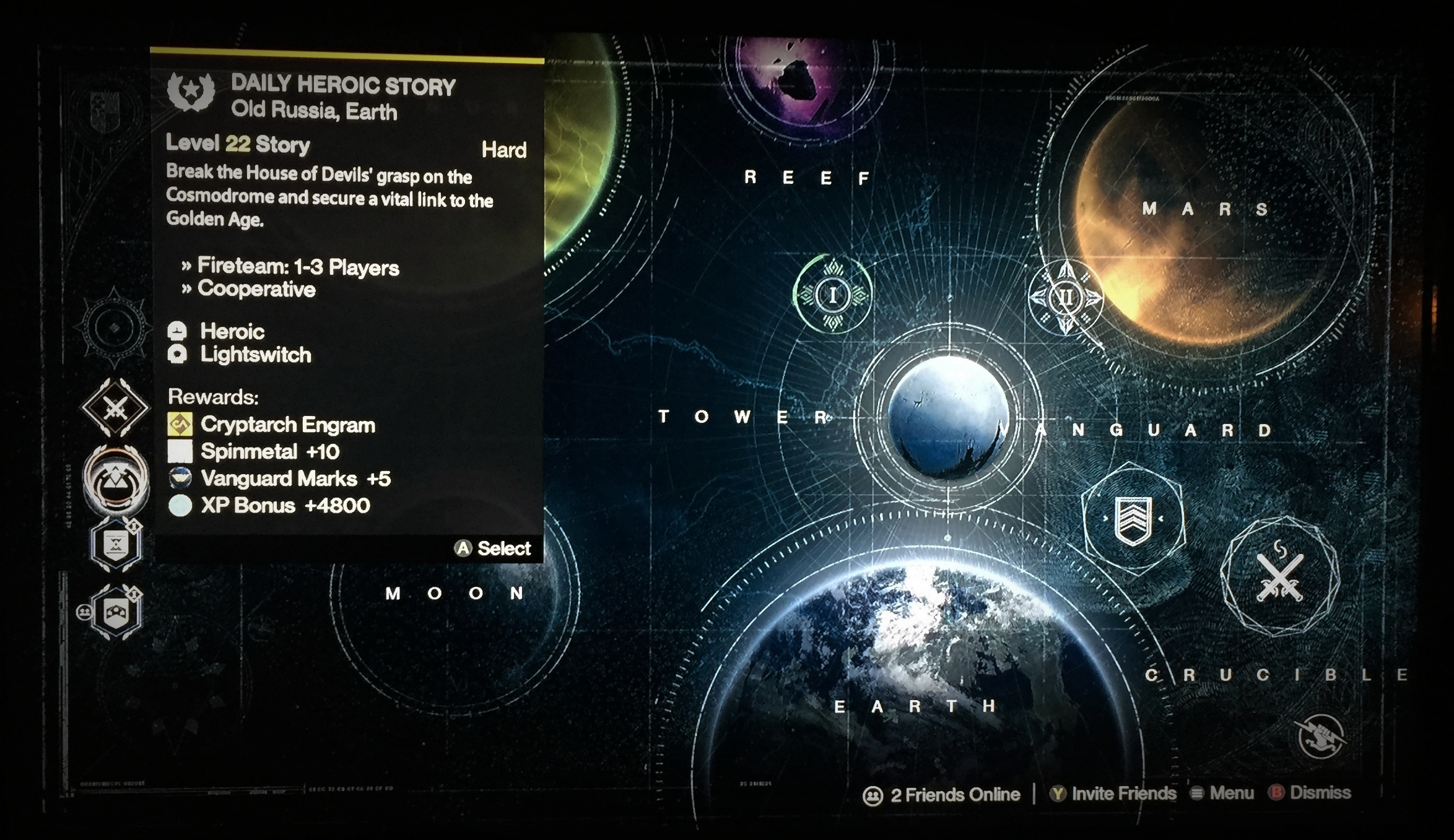Select the Daily Heroic Story circular icon
The image size is (1454, 840).
click(116, 479)
